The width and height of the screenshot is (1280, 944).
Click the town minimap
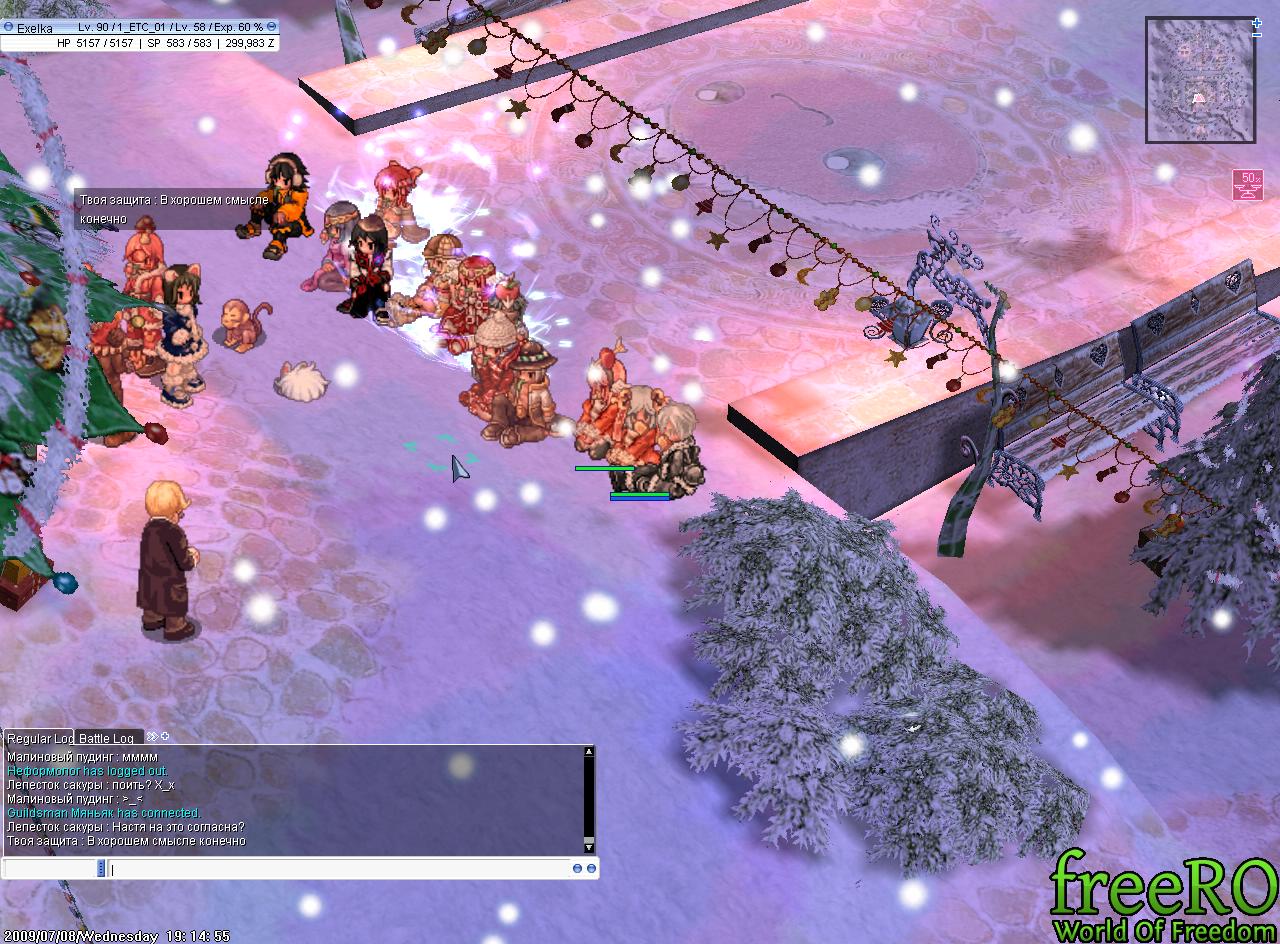tap(1200, 80)
